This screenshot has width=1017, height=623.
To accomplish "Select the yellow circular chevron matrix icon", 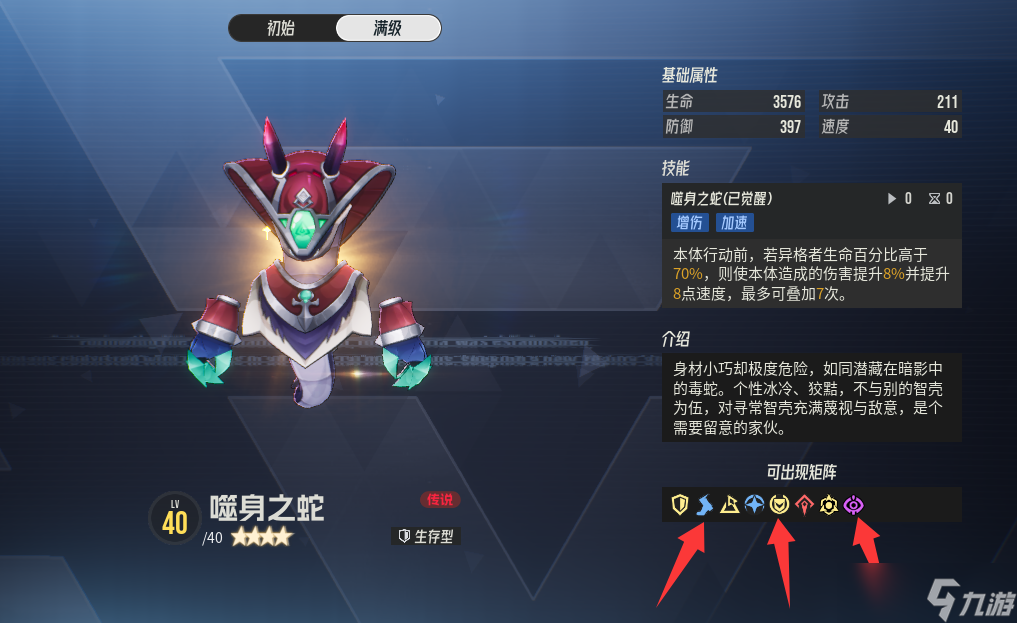I will 778,506.
